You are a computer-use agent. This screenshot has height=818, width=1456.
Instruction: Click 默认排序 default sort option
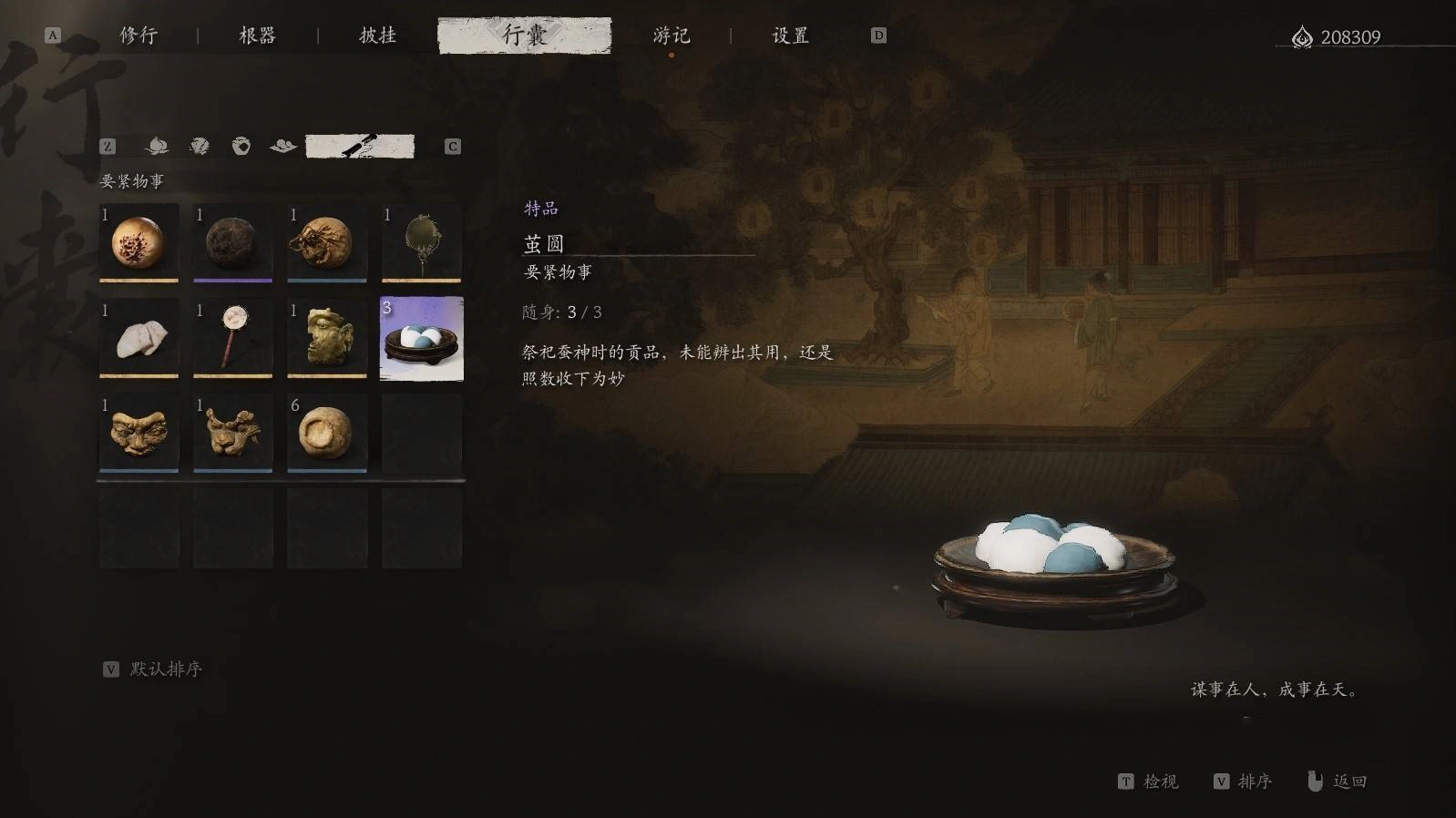165,668
